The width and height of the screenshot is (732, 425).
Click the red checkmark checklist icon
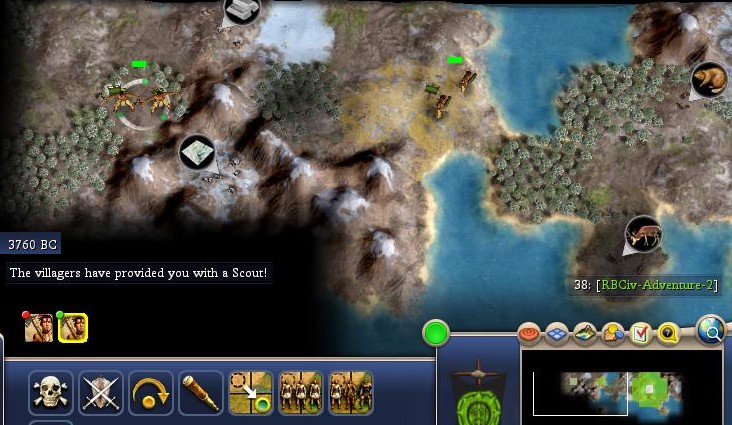[x=641, y=333]
